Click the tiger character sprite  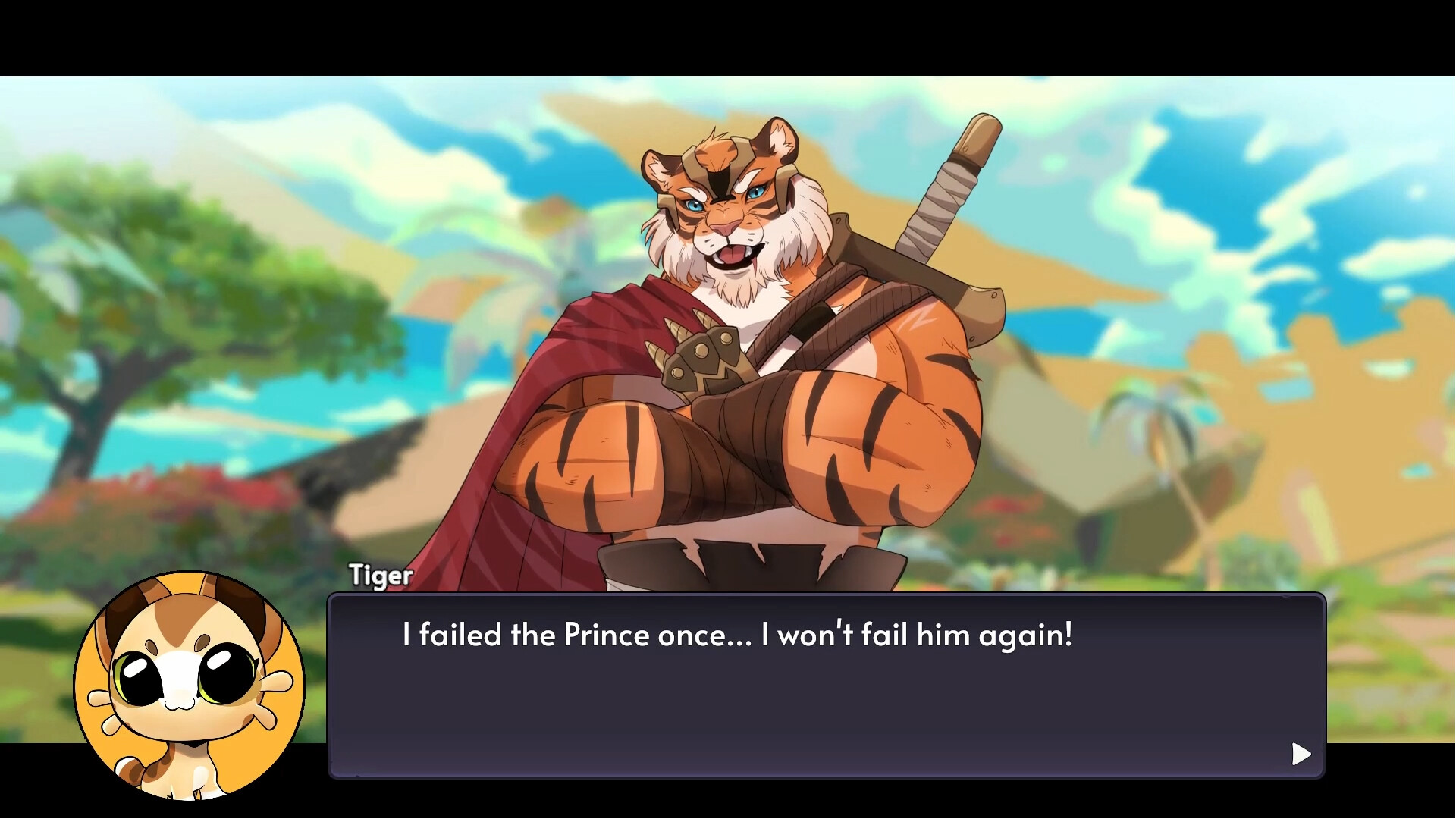tap(736, 341)
